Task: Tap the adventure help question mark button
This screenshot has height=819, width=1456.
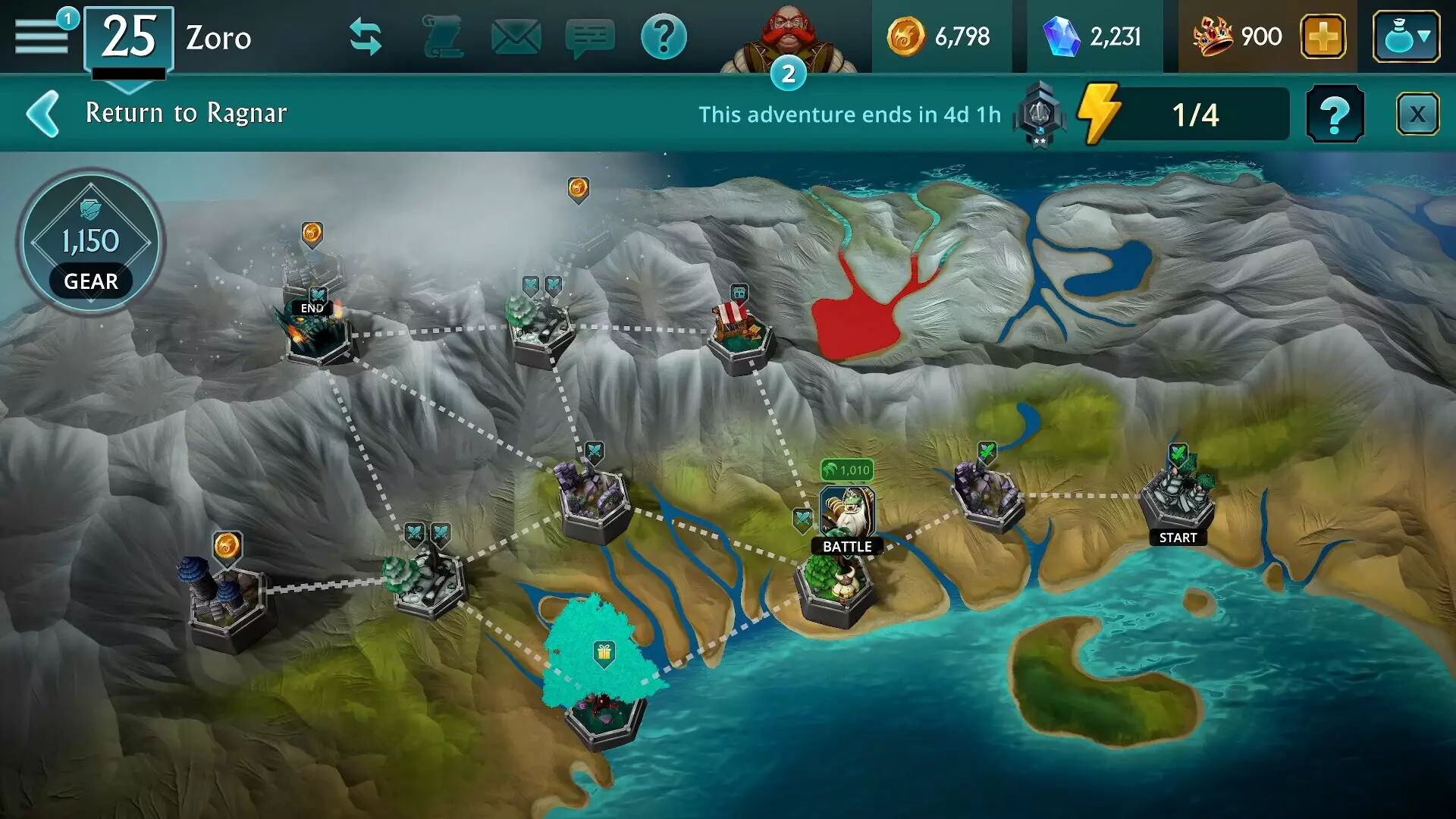Action: [x=1336, y=115]
